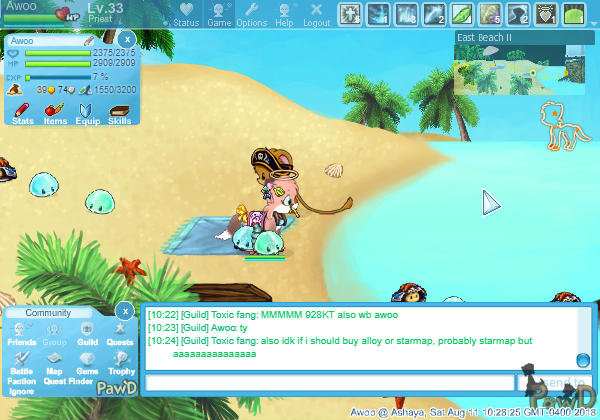Open the Stats panel
The height and width of the screenshot is (420, 600).
pos(24,113)
